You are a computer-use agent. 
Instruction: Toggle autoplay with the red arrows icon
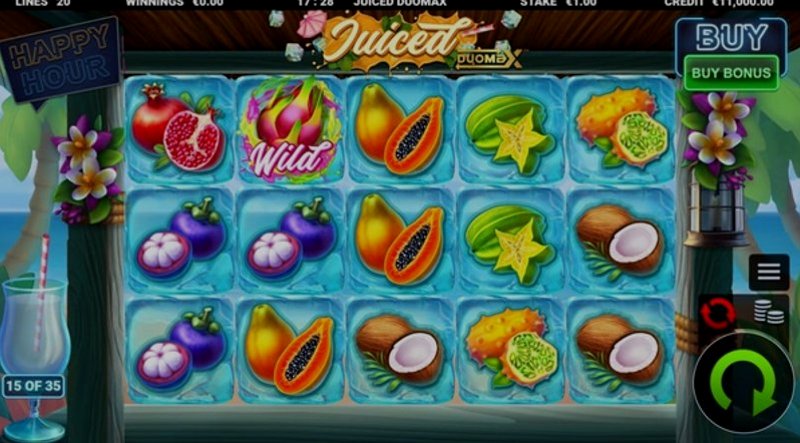(718, 314)
